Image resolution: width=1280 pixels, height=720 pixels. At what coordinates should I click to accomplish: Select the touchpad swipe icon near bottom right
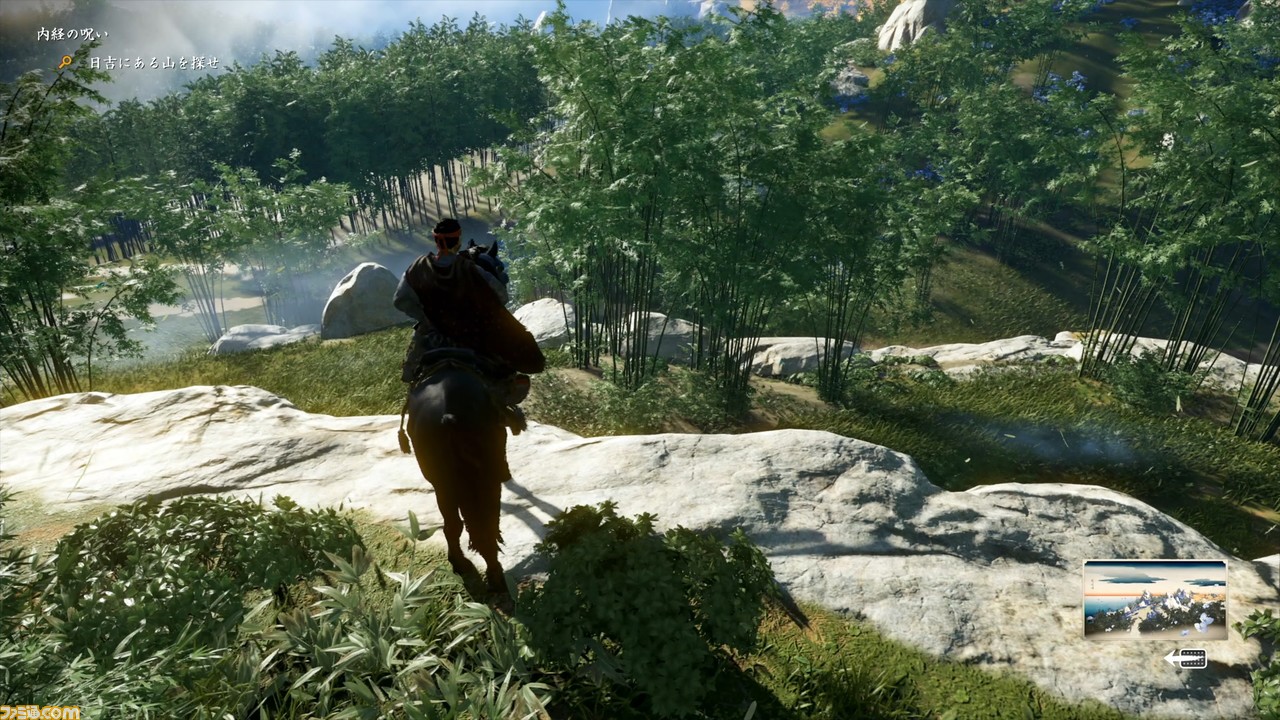click(1192, 658)
